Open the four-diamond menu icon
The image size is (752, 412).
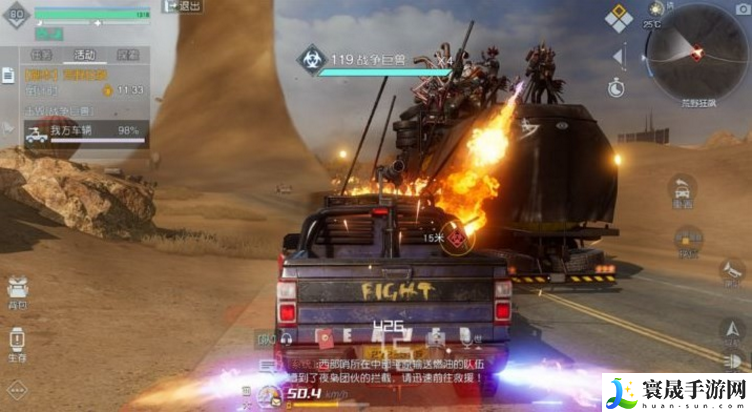[619, 17]
